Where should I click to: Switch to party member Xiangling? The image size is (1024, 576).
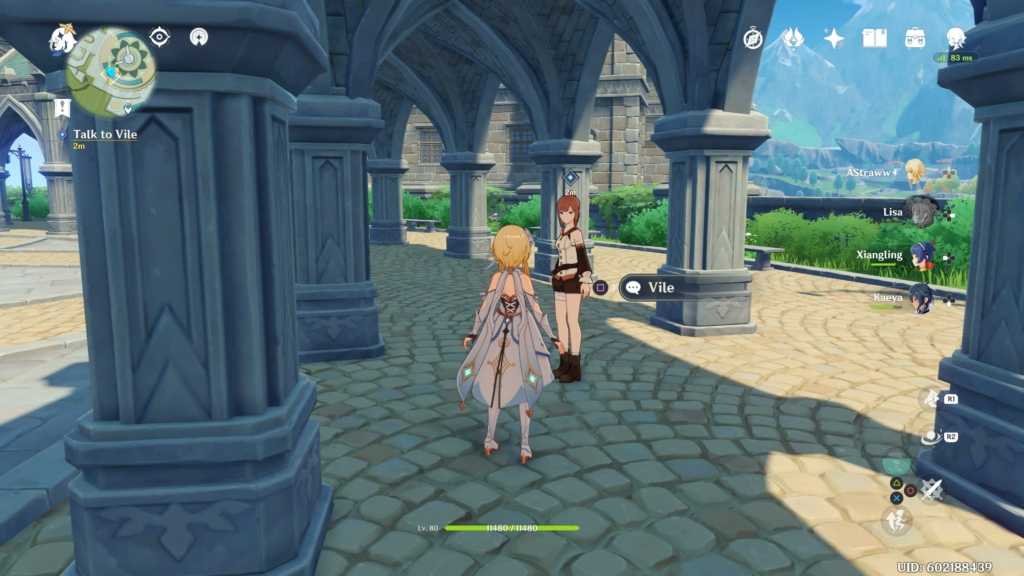coord(922,255)
